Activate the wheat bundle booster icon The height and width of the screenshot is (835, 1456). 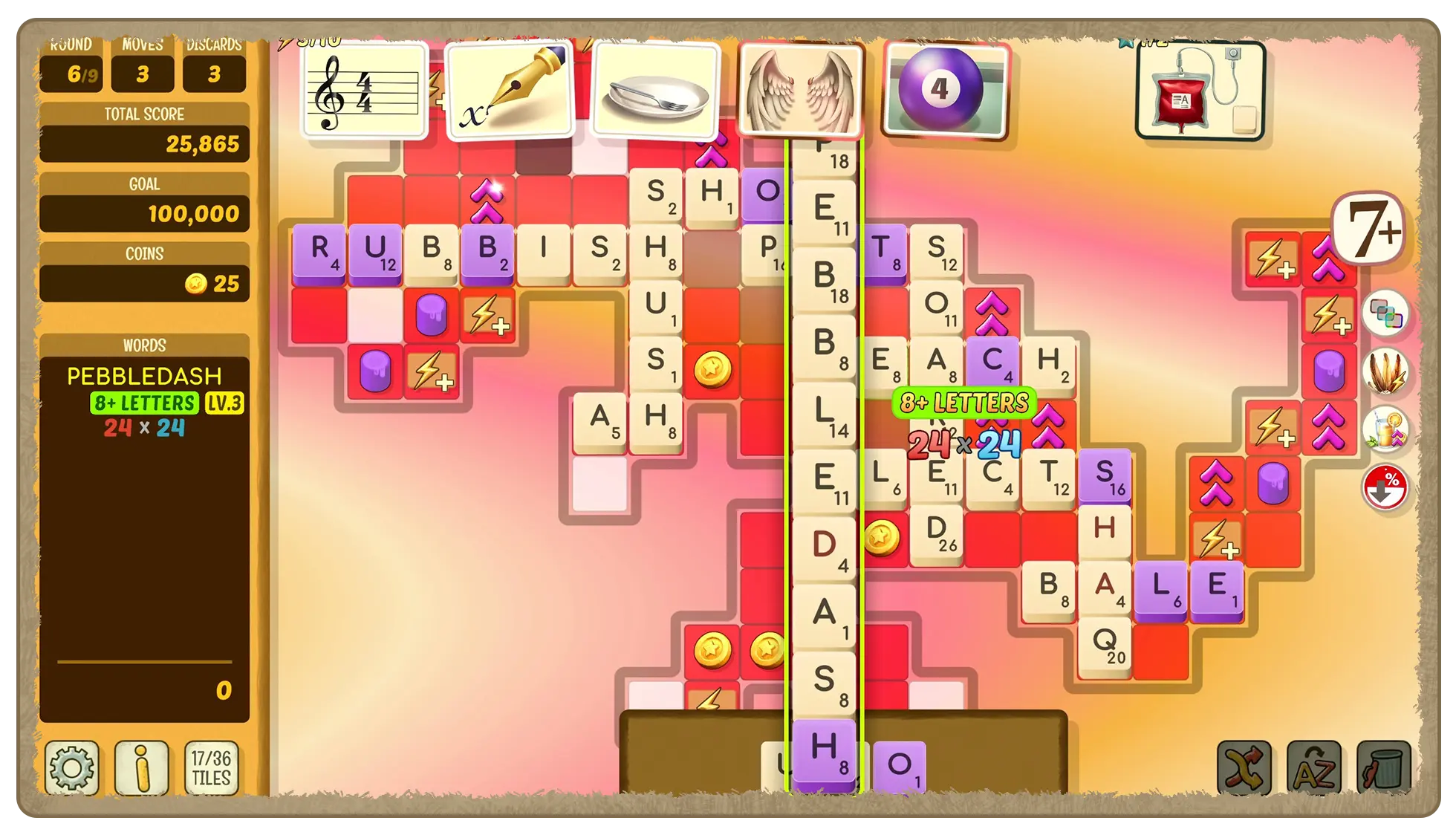click(1385, 371)
